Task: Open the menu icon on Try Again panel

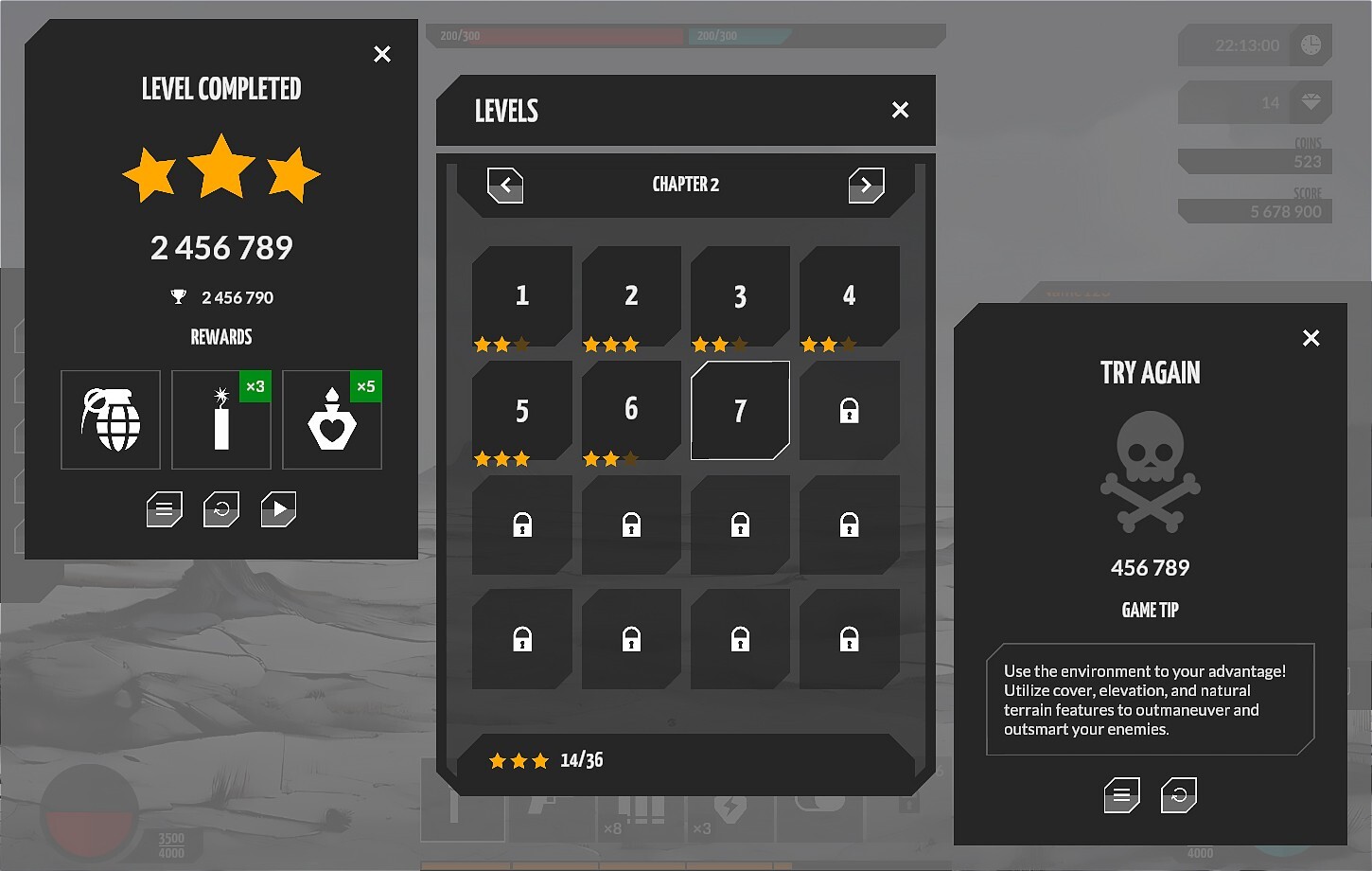Action: pyautogui.click(x=1122, y=795)
